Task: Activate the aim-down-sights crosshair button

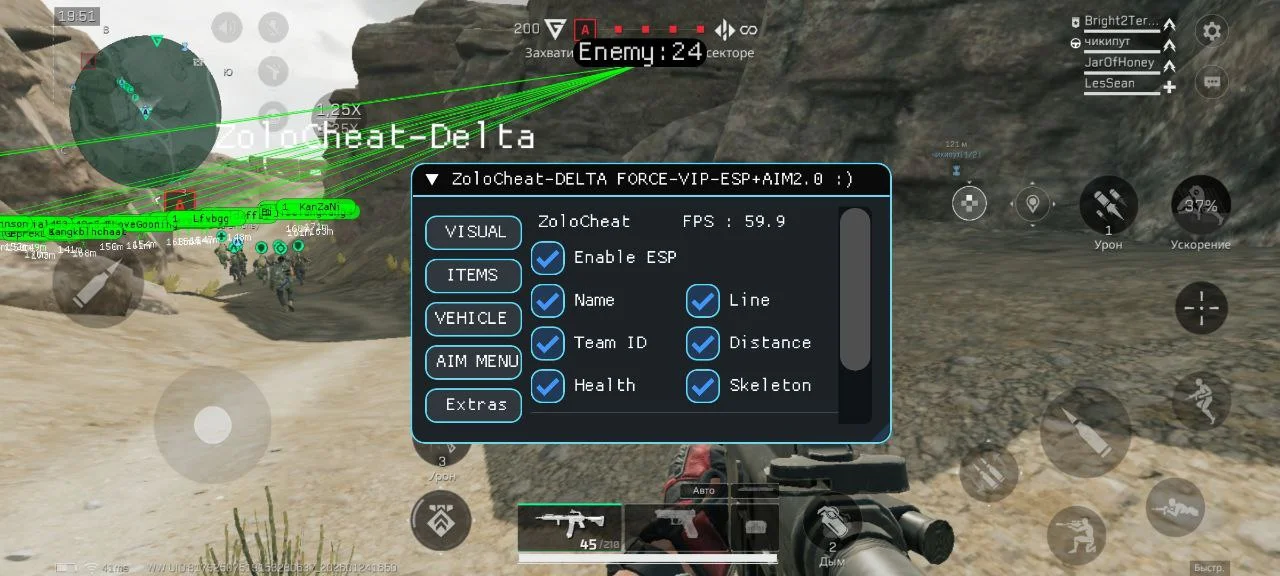Action: (x=1201, y=308)
